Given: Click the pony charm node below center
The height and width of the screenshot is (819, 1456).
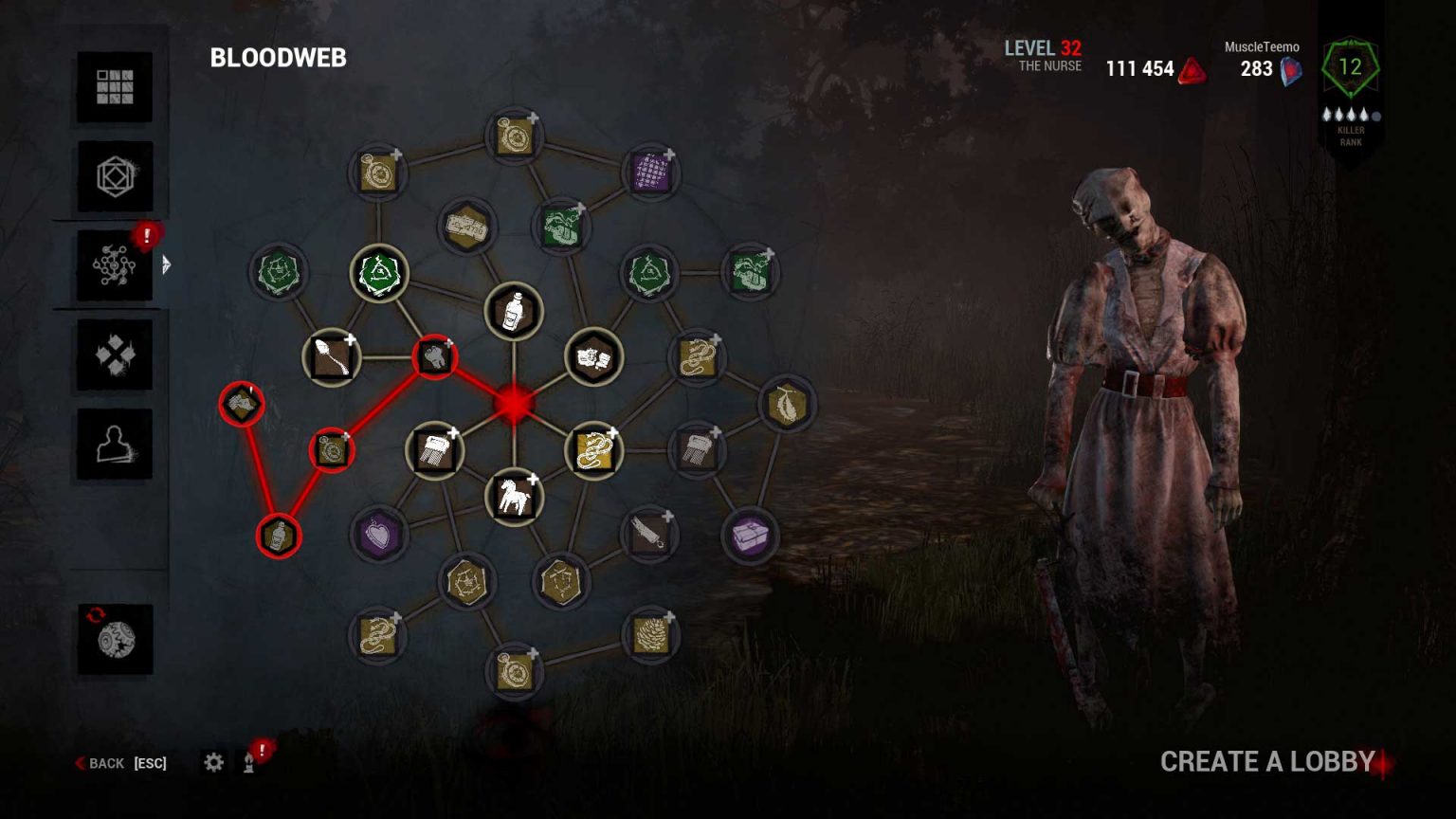Looking at the screenshot, I should (x=515, y=496).
